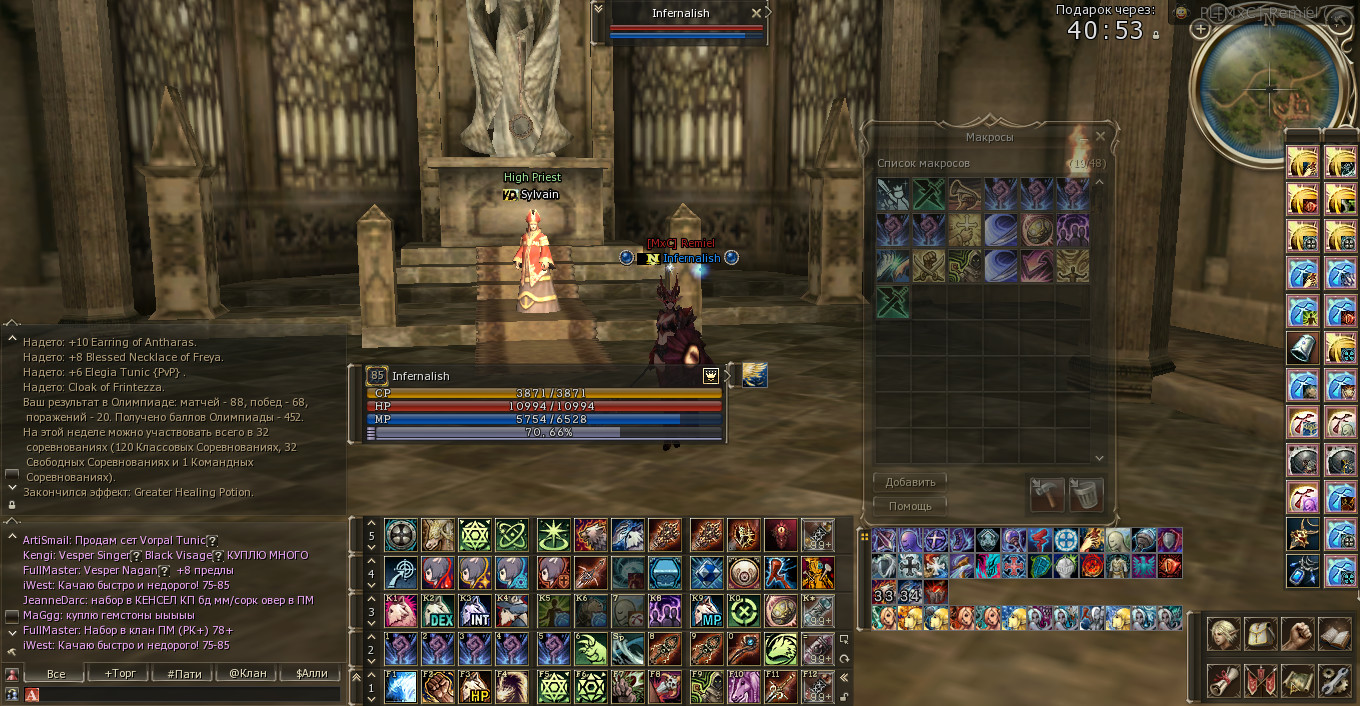Click the minimap plus zoom button
The image size is (1360, 706).
coord(1201,30)
